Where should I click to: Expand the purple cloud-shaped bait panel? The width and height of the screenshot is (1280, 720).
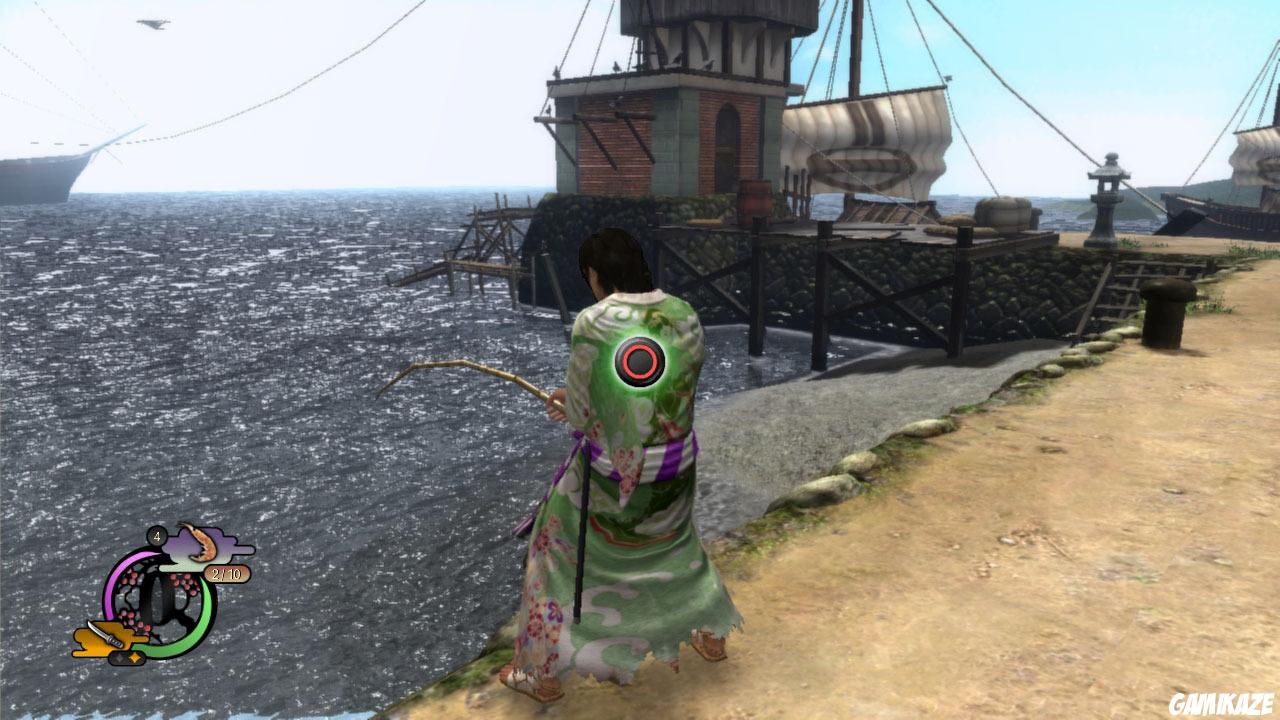coord(205,545)
